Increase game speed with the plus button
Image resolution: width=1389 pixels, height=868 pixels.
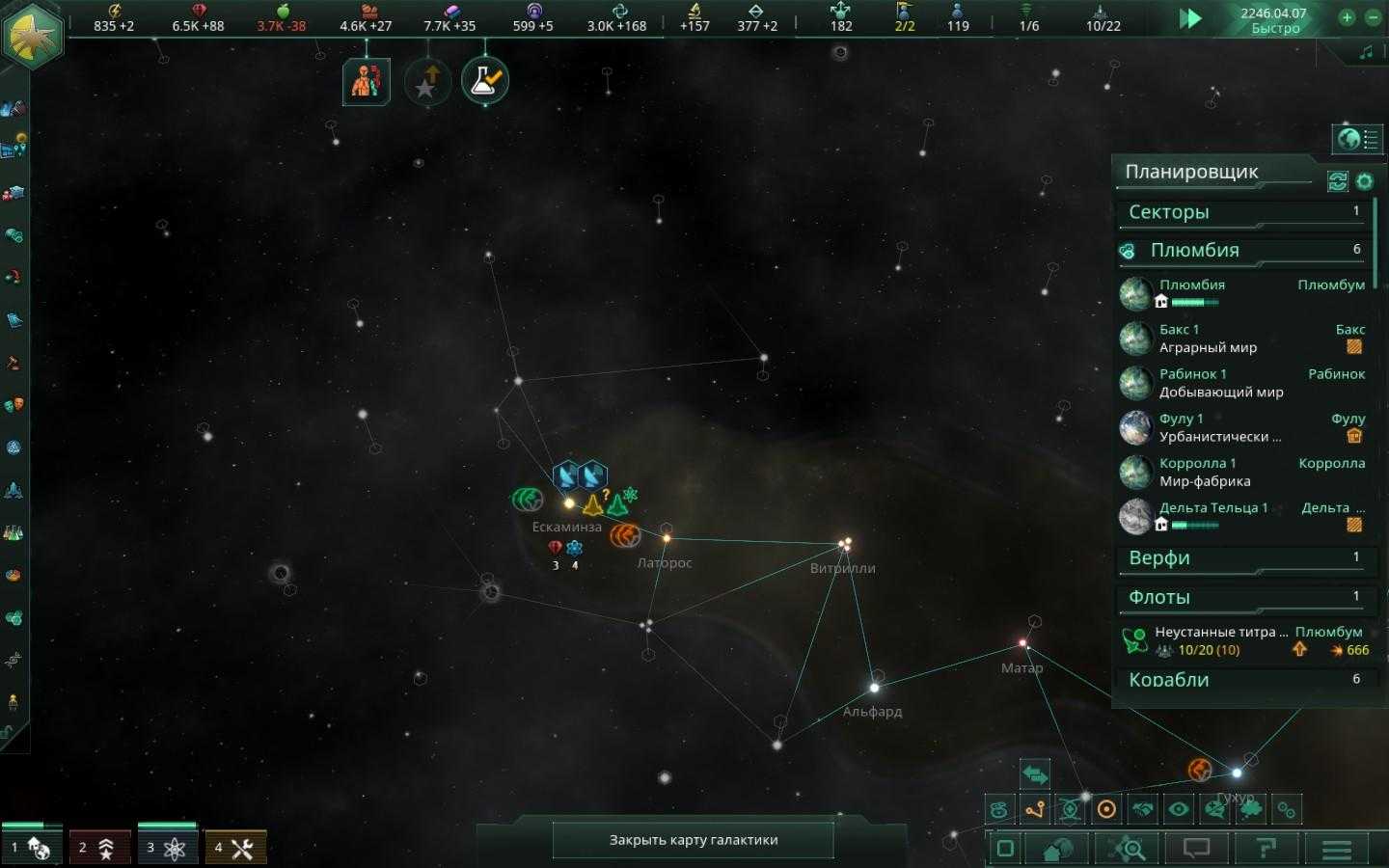point(1347,17)
